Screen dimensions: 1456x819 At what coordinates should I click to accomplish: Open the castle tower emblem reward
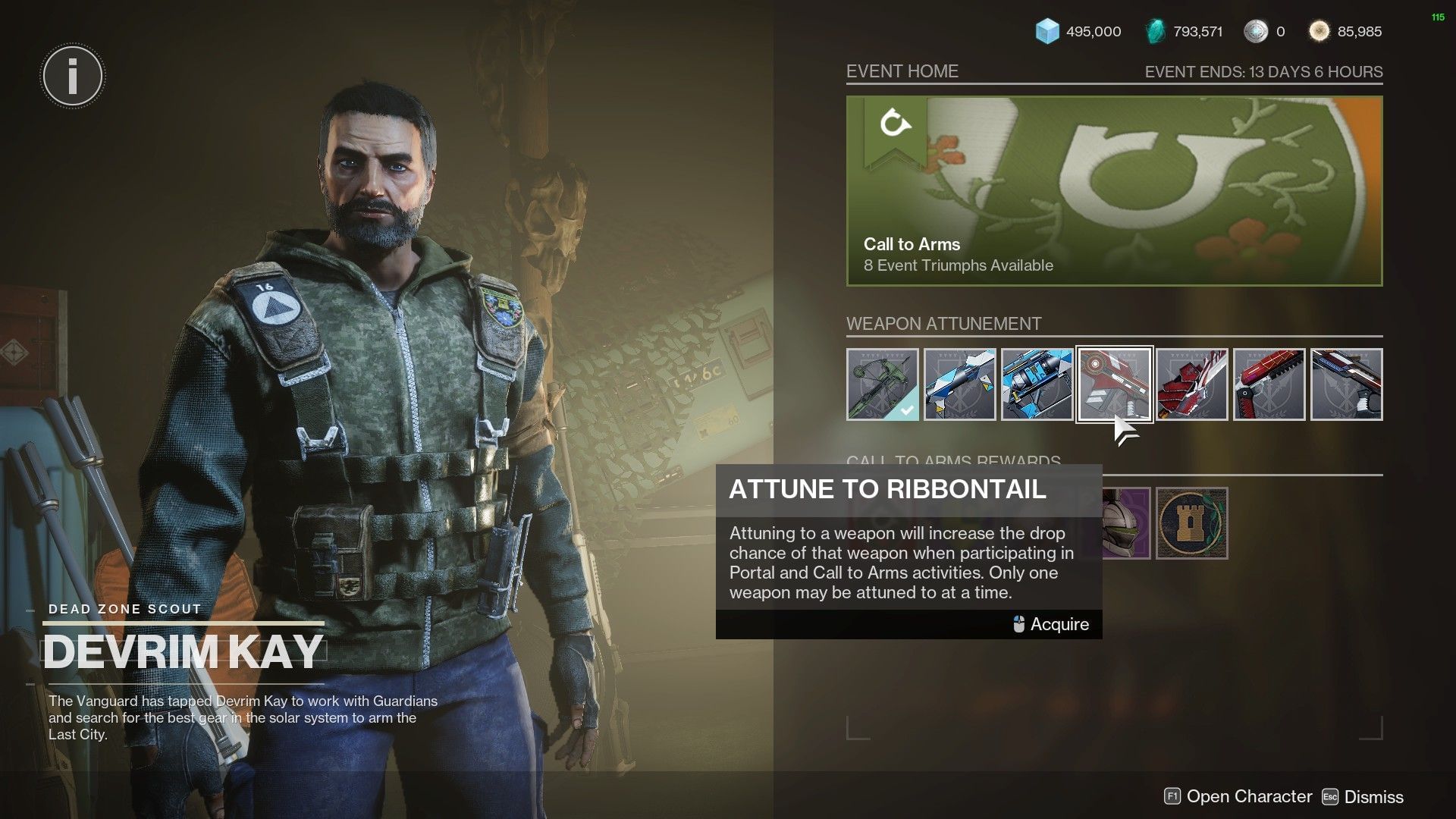pyautogui.click(x=1191, y=524)
